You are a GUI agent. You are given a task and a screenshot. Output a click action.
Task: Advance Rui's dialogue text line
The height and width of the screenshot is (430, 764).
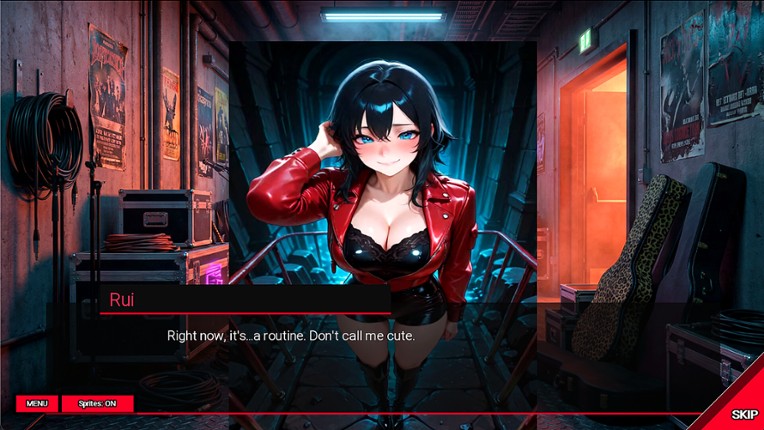point(290,336)
